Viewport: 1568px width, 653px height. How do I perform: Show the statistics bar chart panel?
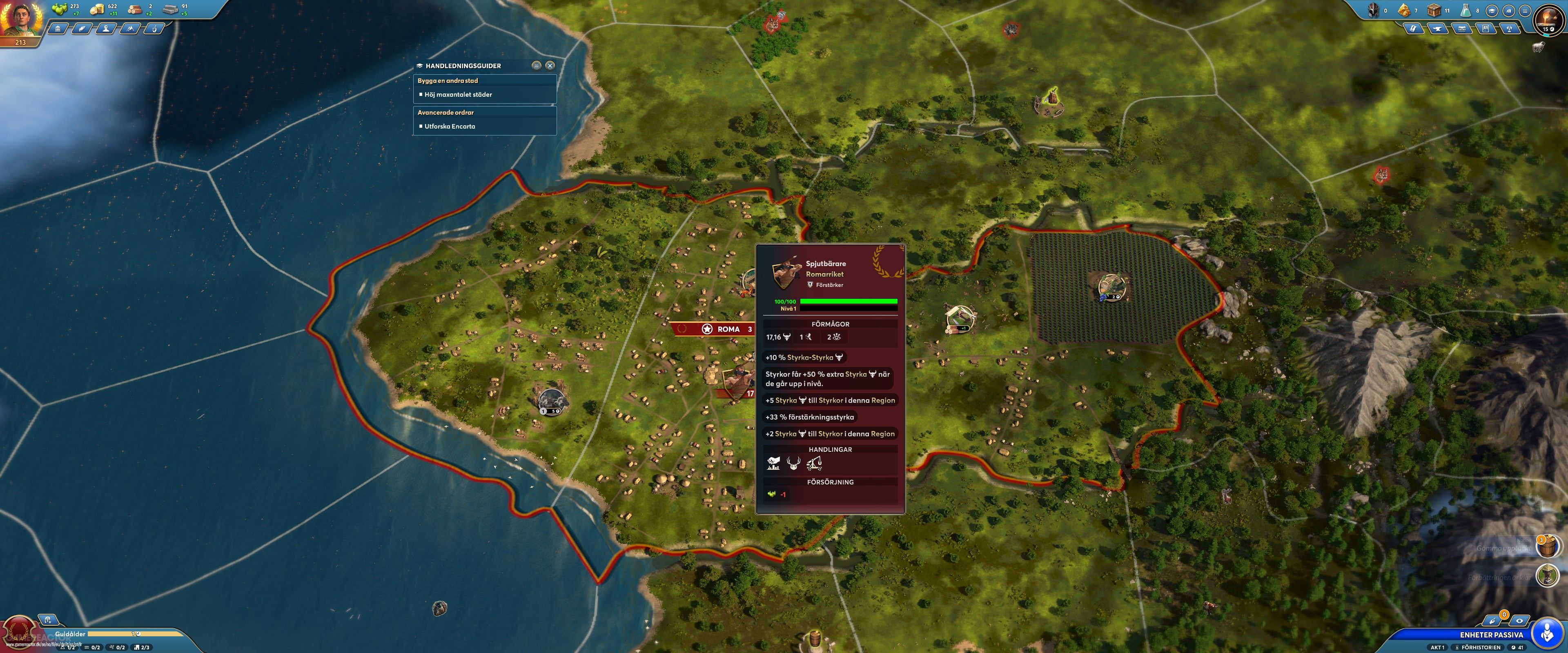(1508, 10)
